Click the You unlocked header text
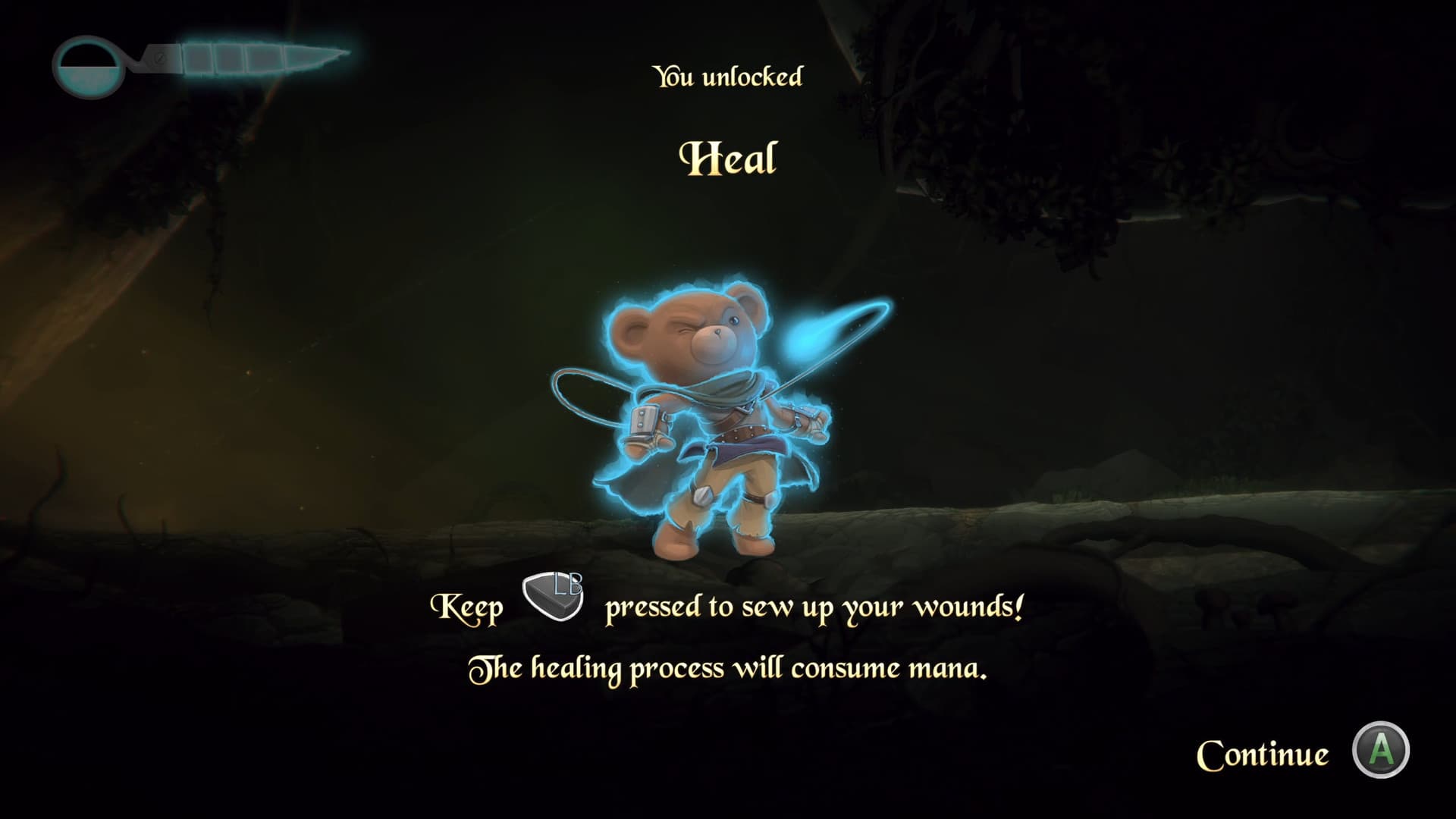Image resolution: width=1456 pixels, height=819 pixels. [x=727, y=74]
